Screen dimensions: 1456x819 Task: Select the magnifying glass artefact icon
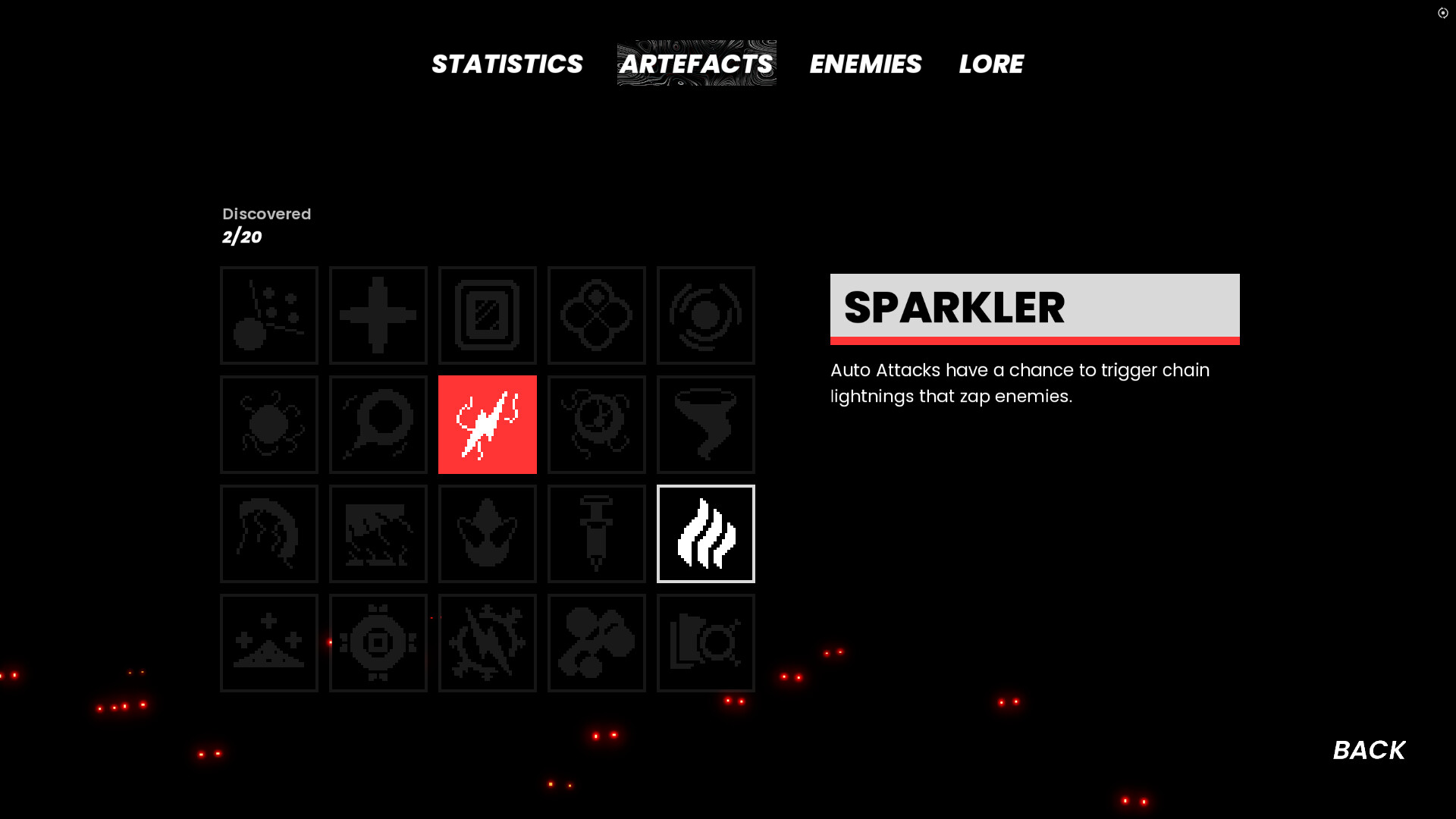pos(378,424)
